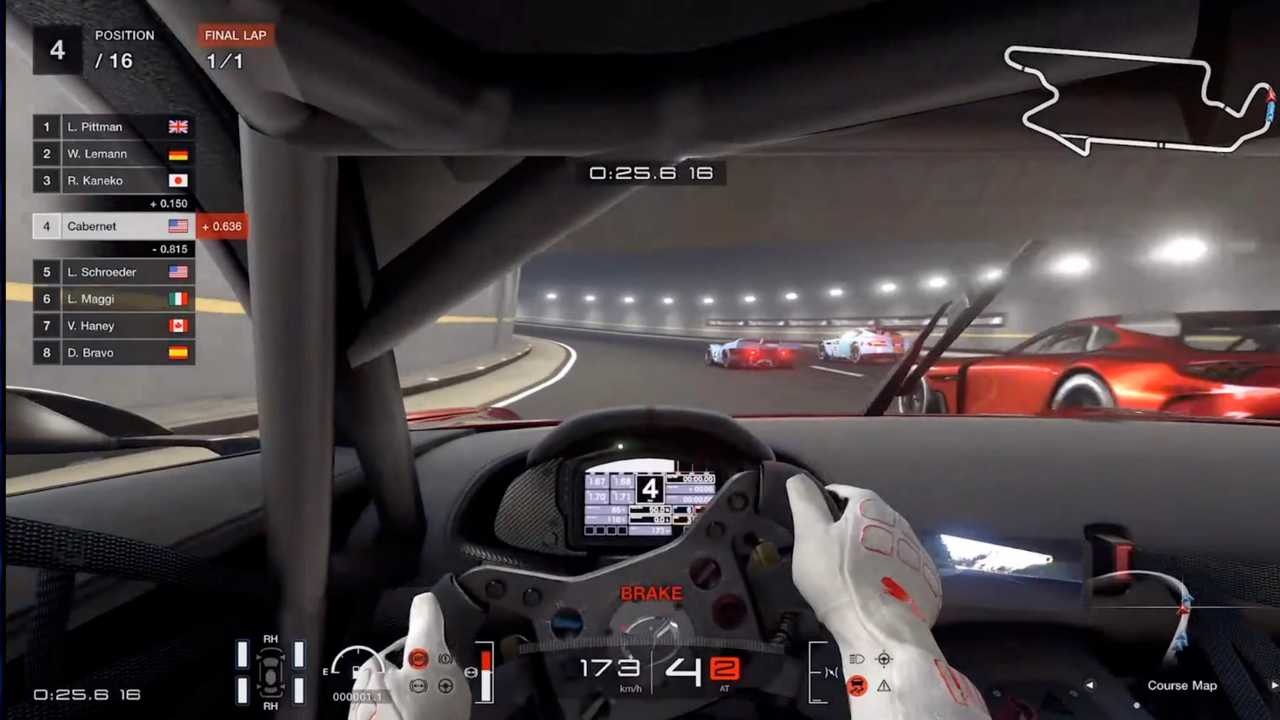Click the highlighted Cabernet player row
Screen dimensions: 1280x720
(113, 226)
